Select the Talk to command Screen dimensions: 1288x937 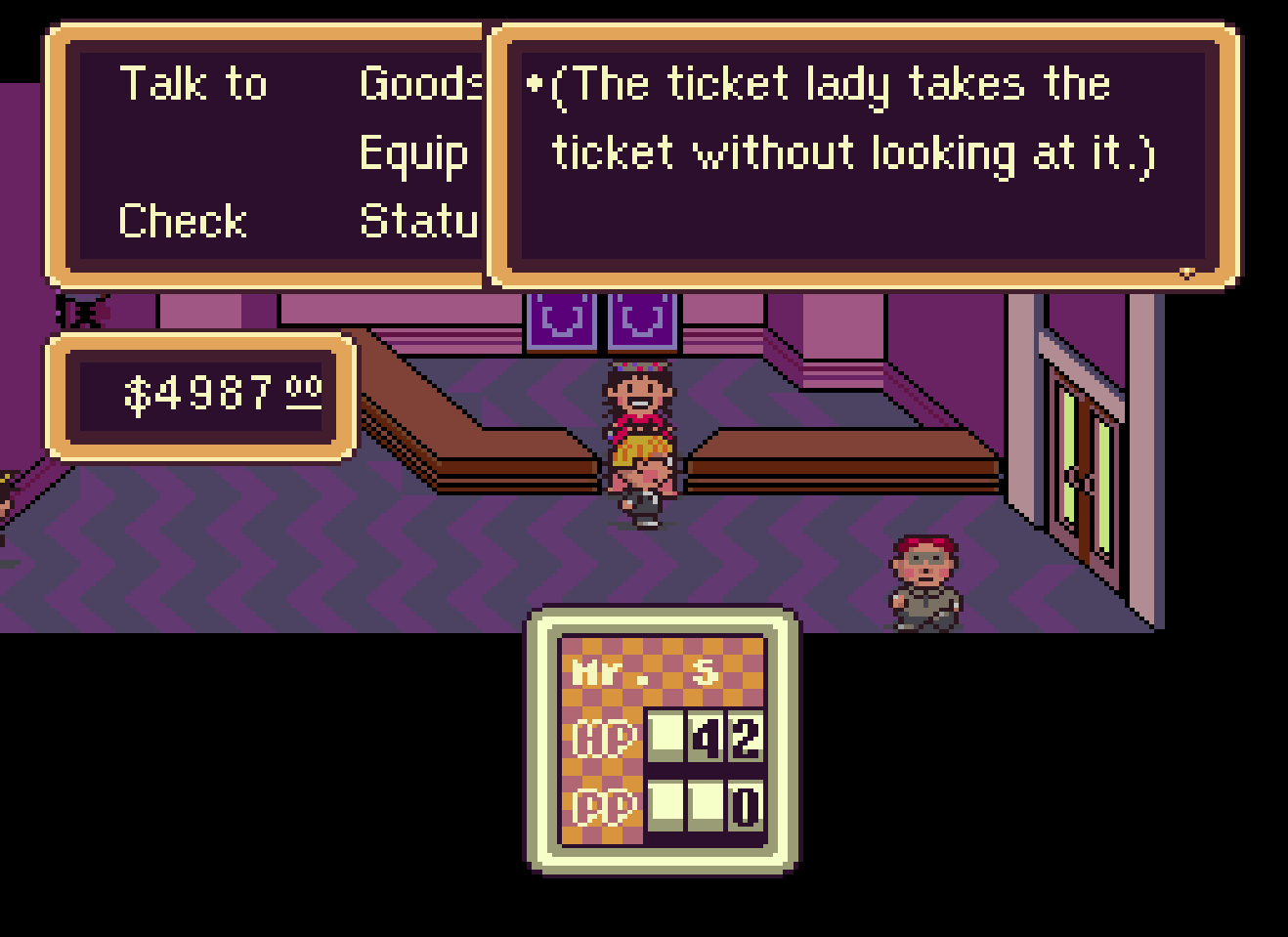point(193,84)
